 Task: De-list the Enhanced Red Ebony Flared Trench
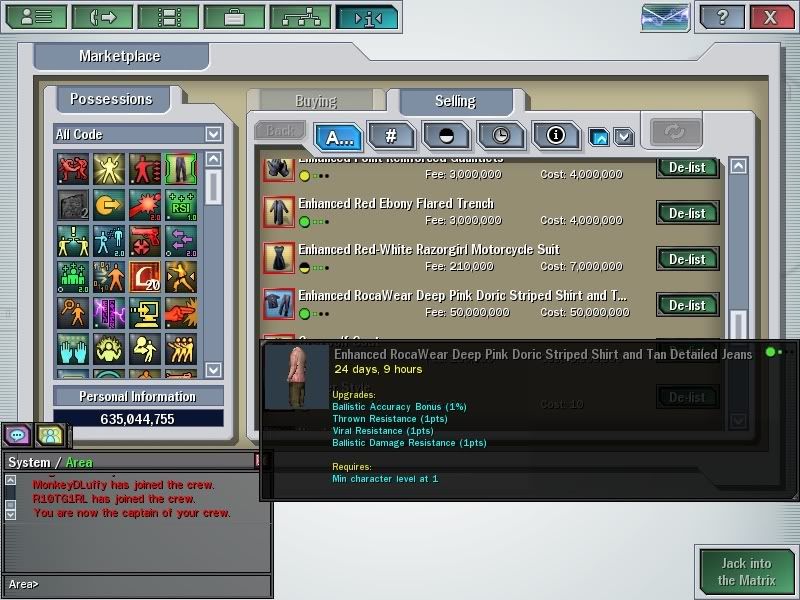coord(687,213)
